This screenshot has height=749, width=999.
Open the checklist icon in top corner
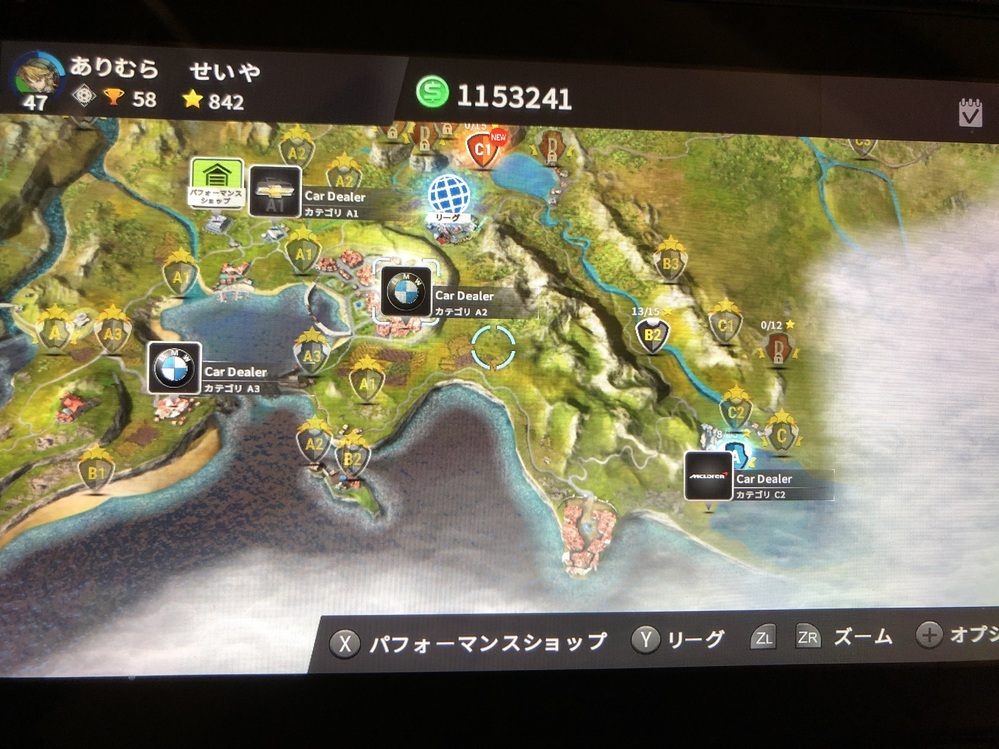click(969, 113)
